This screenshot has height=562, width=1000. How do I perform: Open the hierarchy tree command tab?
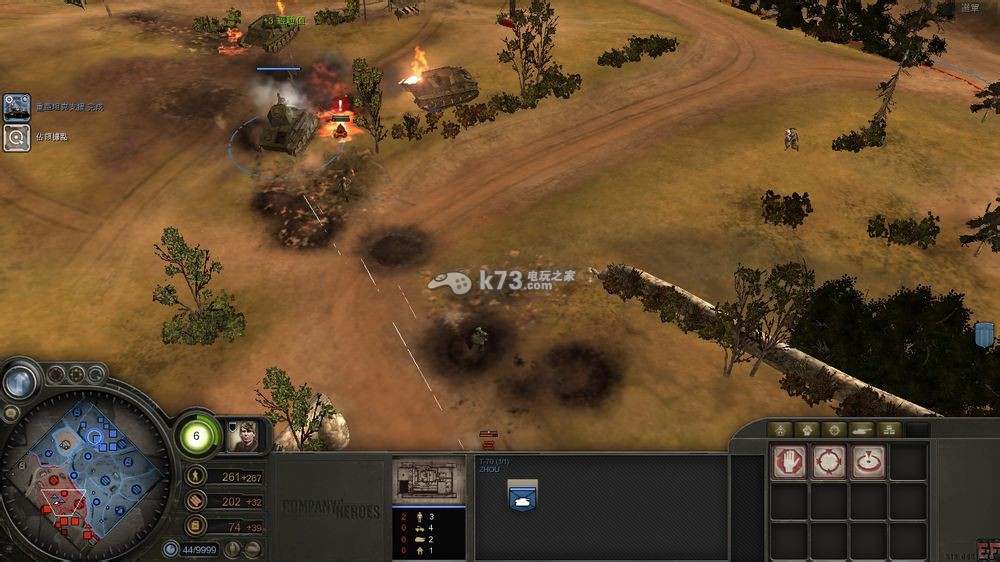point(889,429)
